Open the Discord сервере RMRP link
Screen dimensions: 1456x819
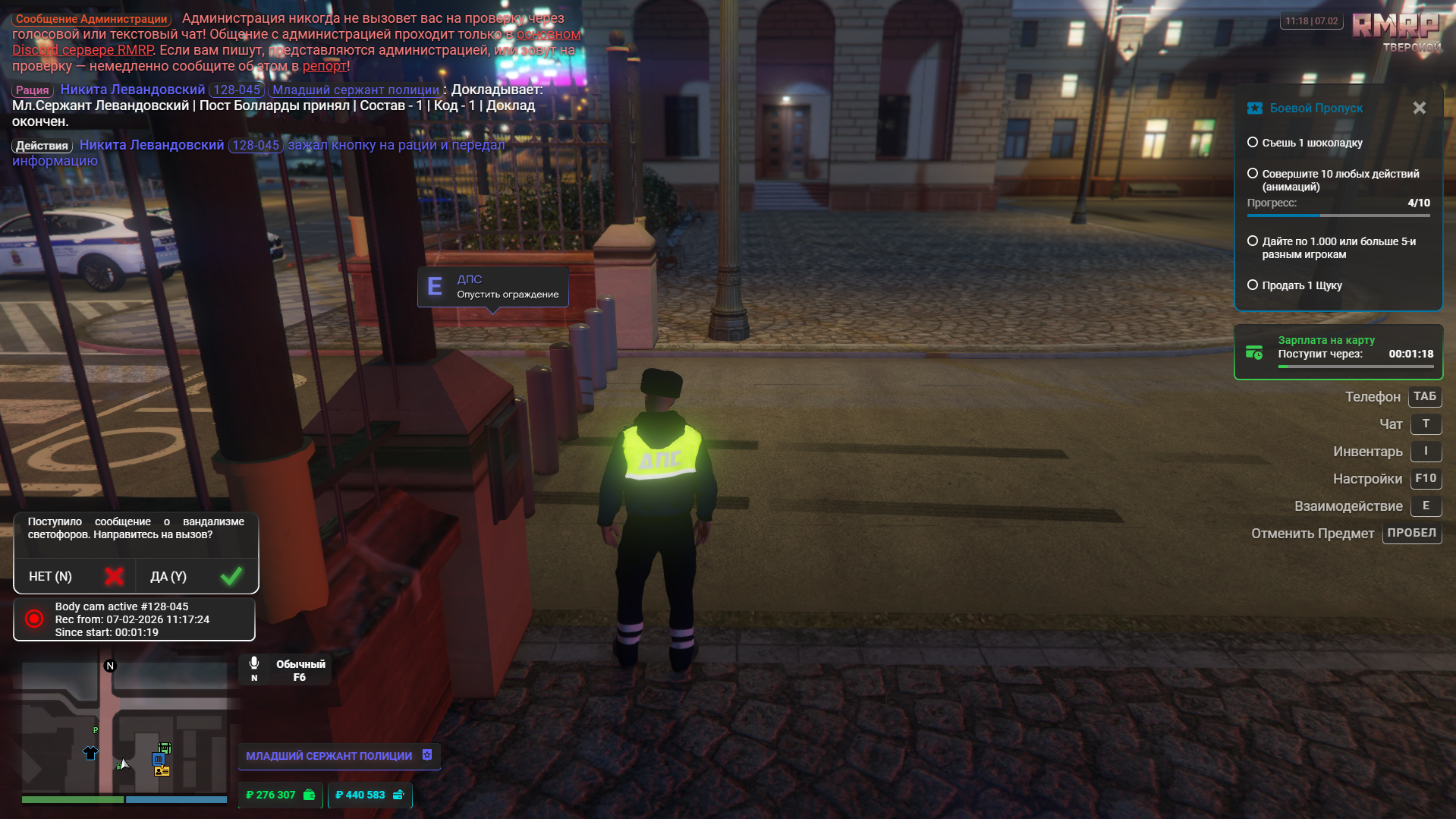(x=83, y=50)
